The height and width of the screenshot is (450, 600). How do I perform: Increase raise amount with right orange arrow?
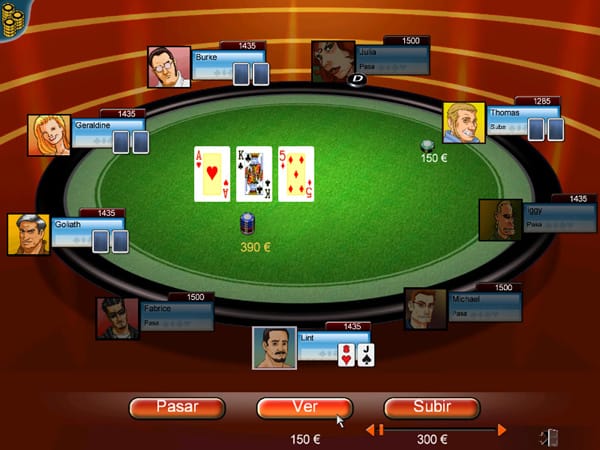pos(502,430)
